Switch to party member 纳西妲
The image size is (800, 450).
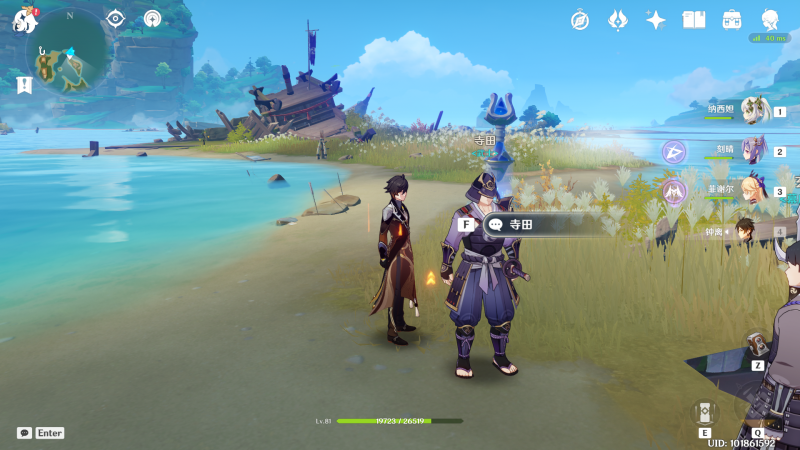click(756, 110)
